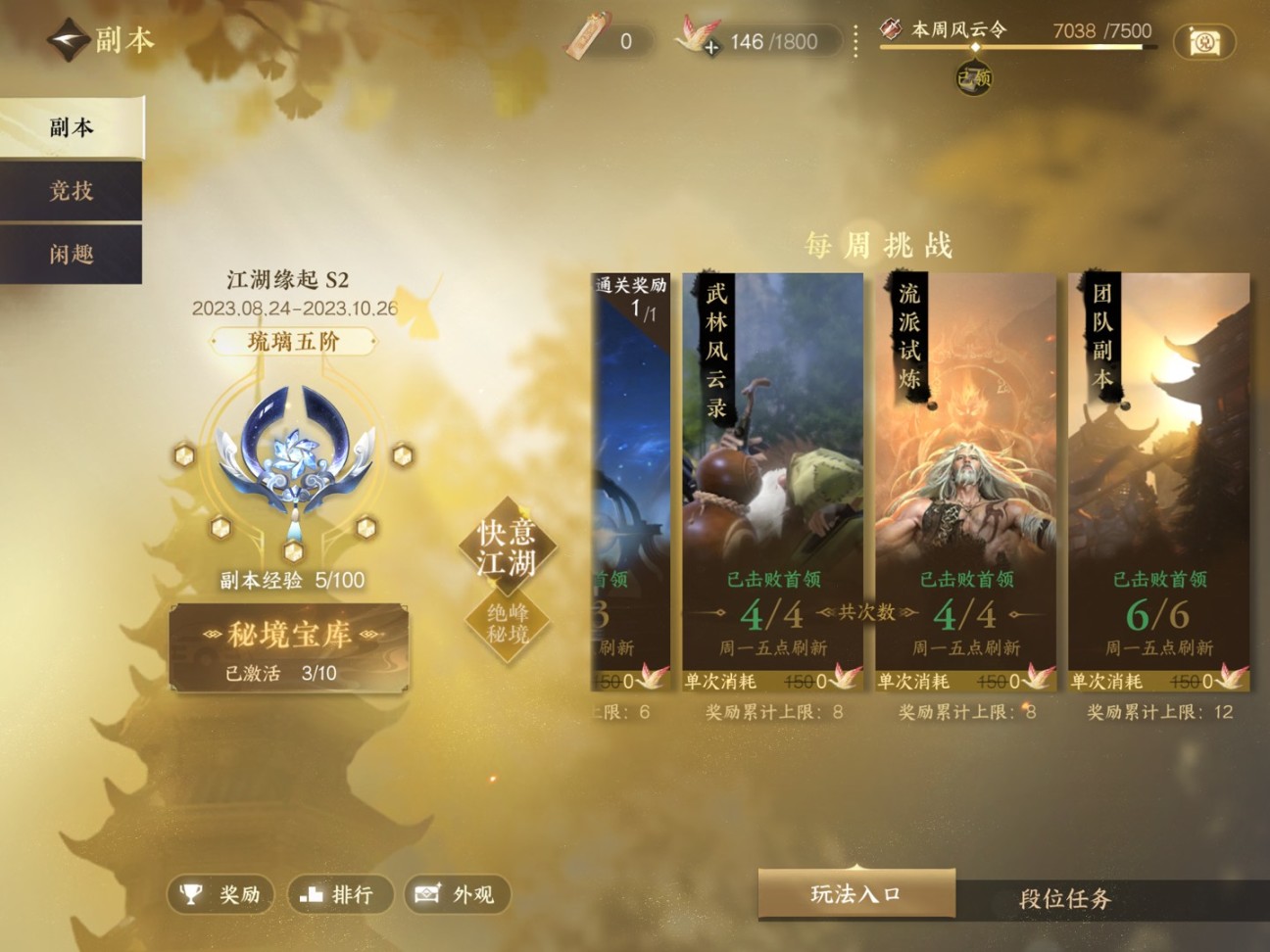Open the 外观 appearance panel
The height and width of the screenshot is (952, 1270).
457,894
